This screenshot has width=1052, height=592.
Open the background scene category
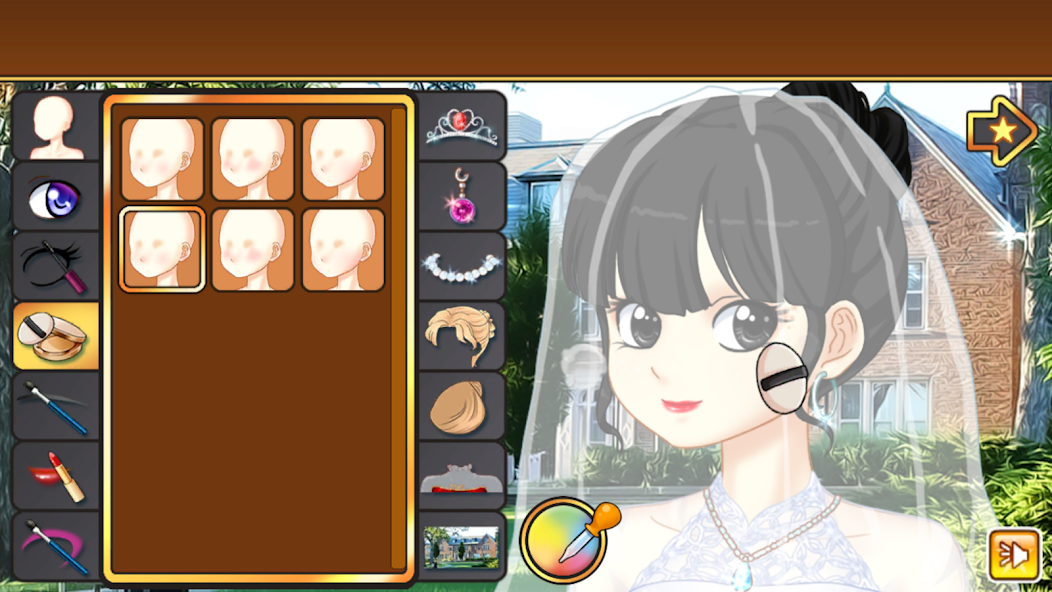point(462,546)
